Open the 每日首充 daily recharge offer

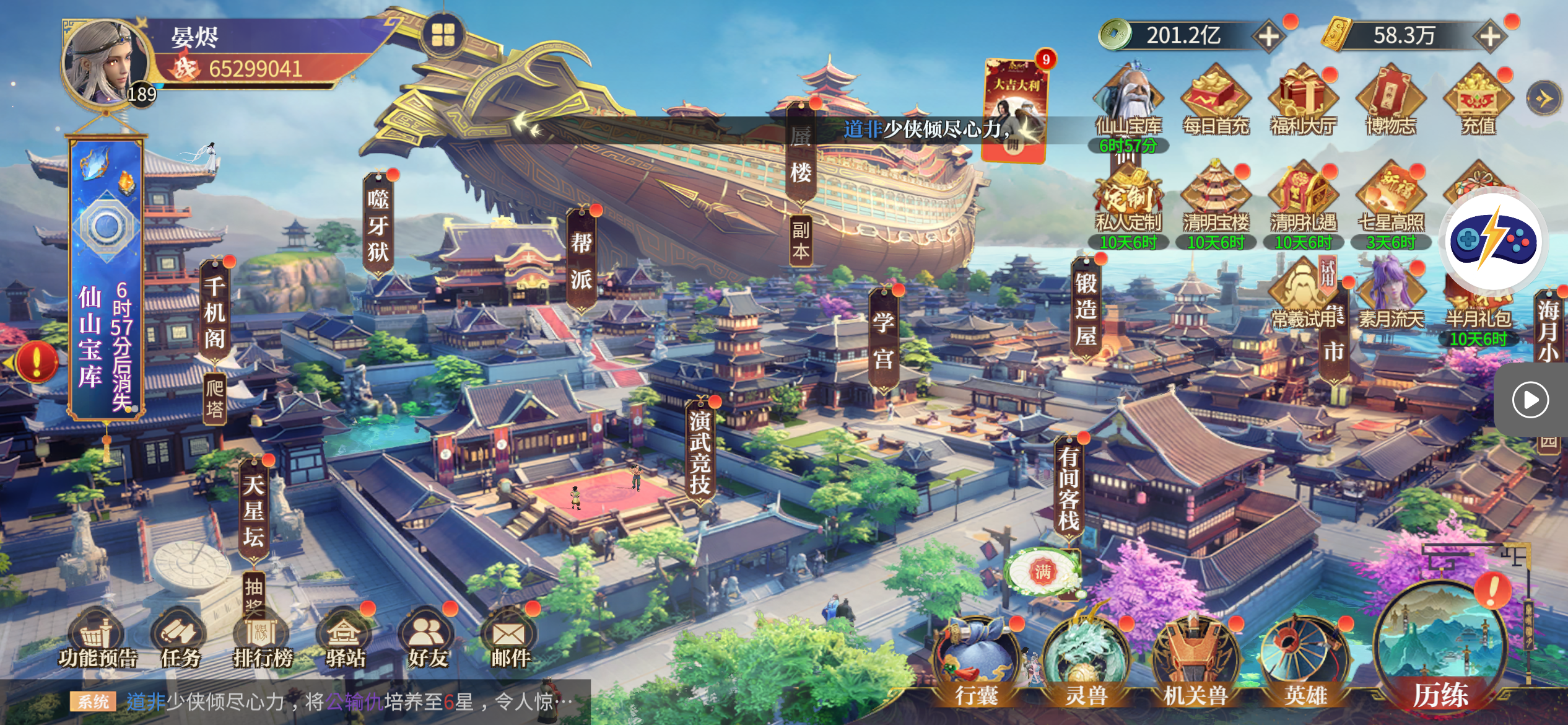(1216, 100)
